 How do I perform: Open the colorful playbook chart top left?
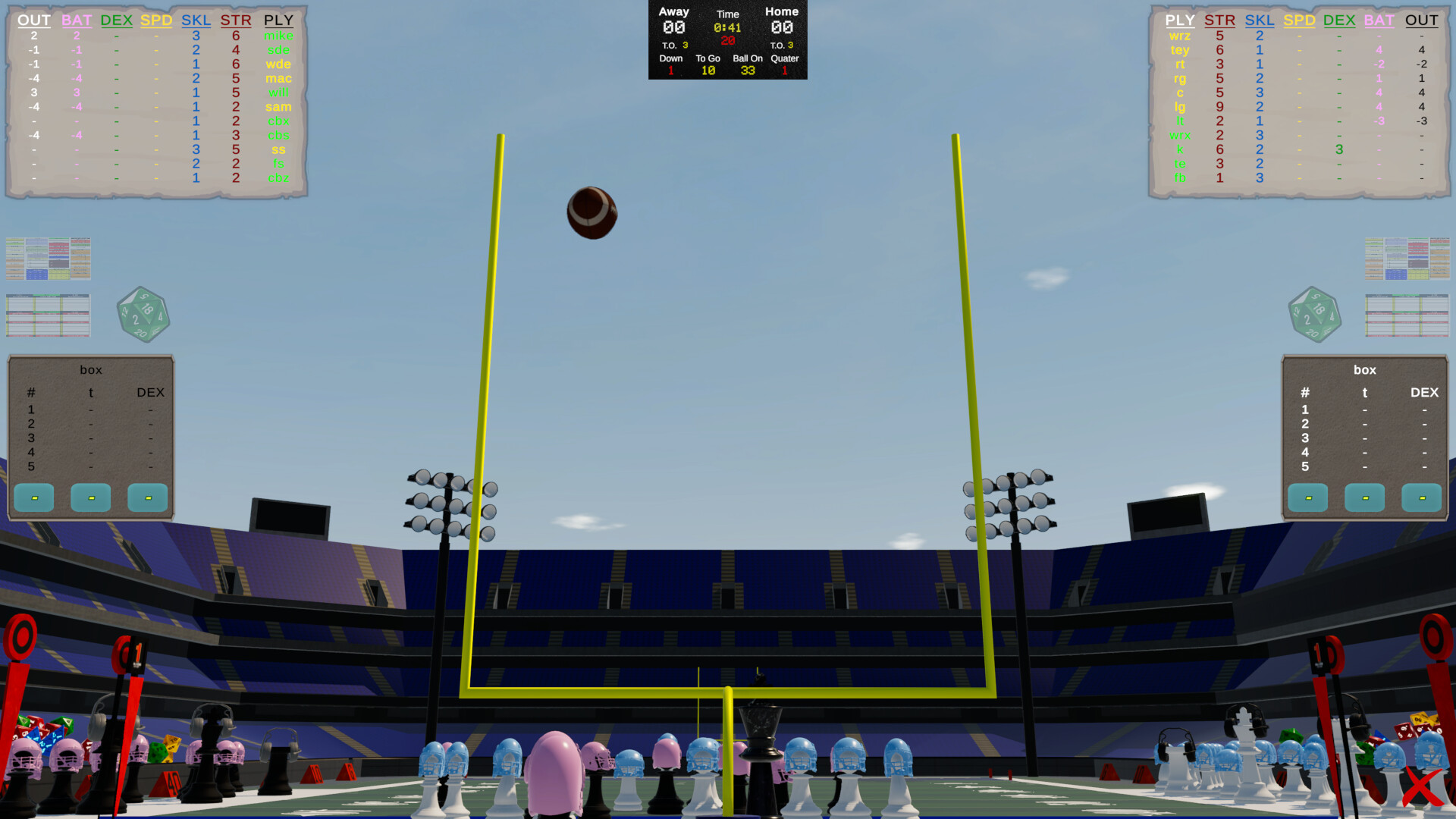[48, 258]
